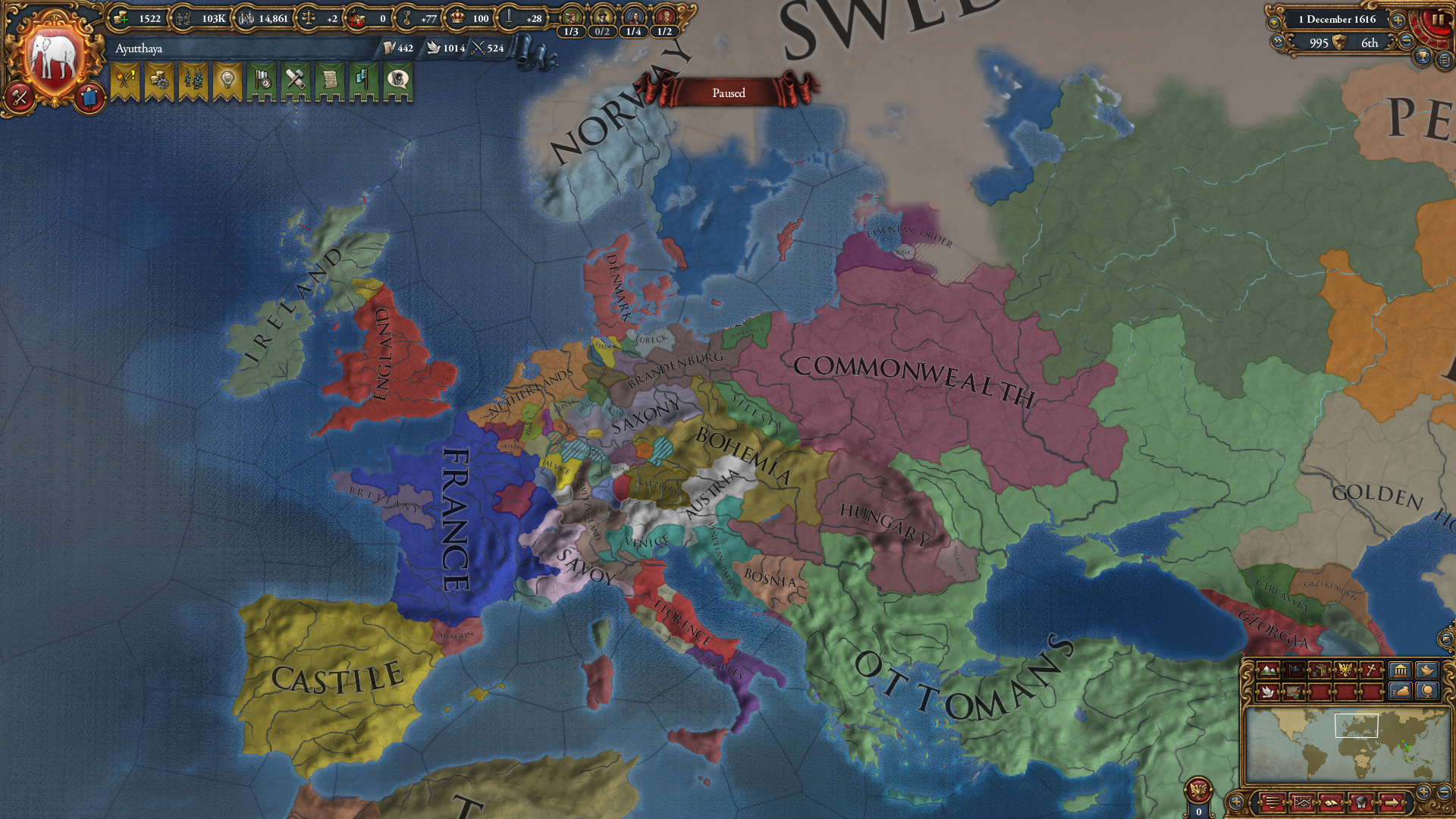The height and width of the screenshot is (819, 1456).
Task: Open the trade goods mapmode
Action: tap(1319, 670)
